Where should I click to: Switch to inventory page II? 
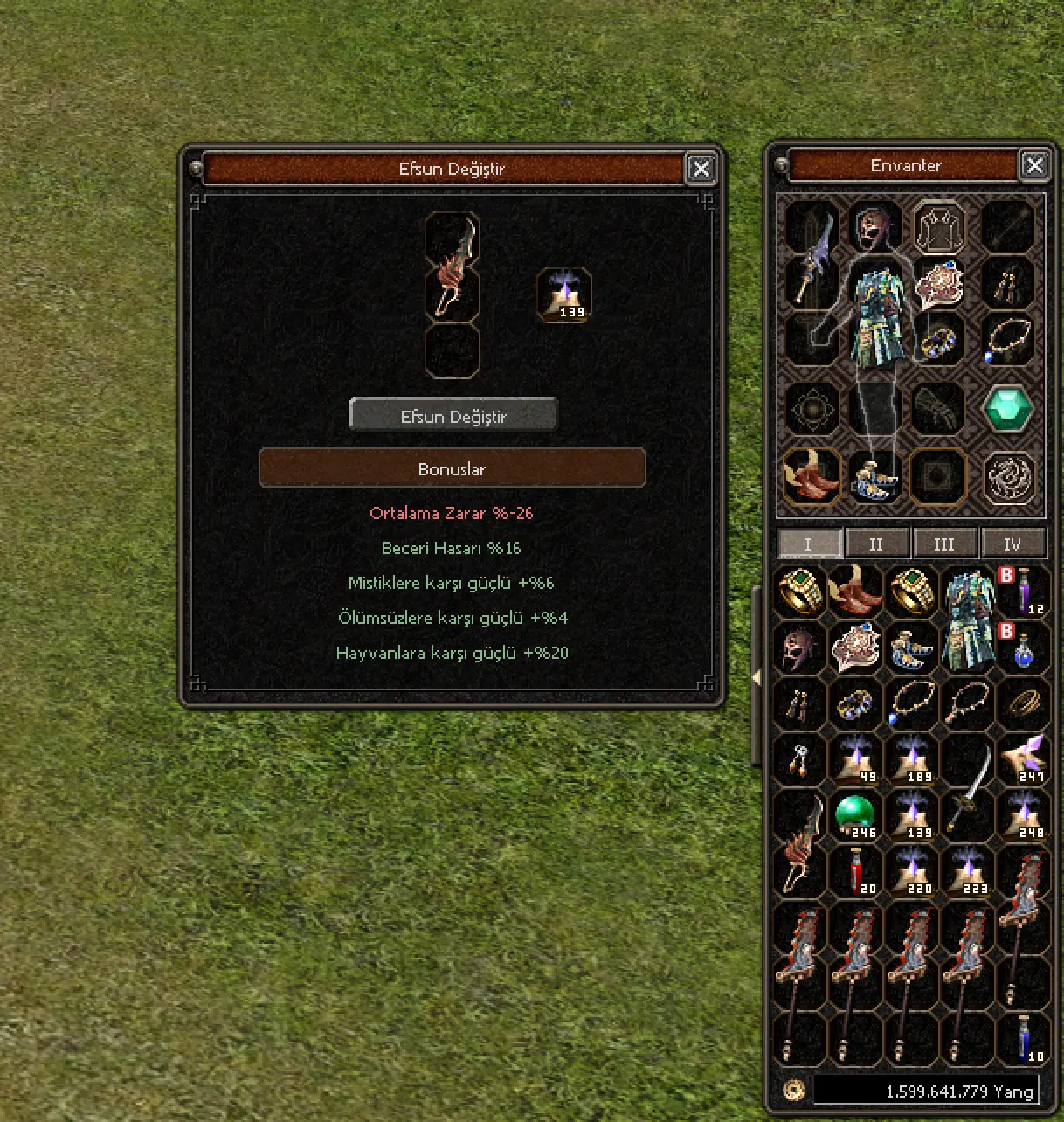[x=876, y=544]
